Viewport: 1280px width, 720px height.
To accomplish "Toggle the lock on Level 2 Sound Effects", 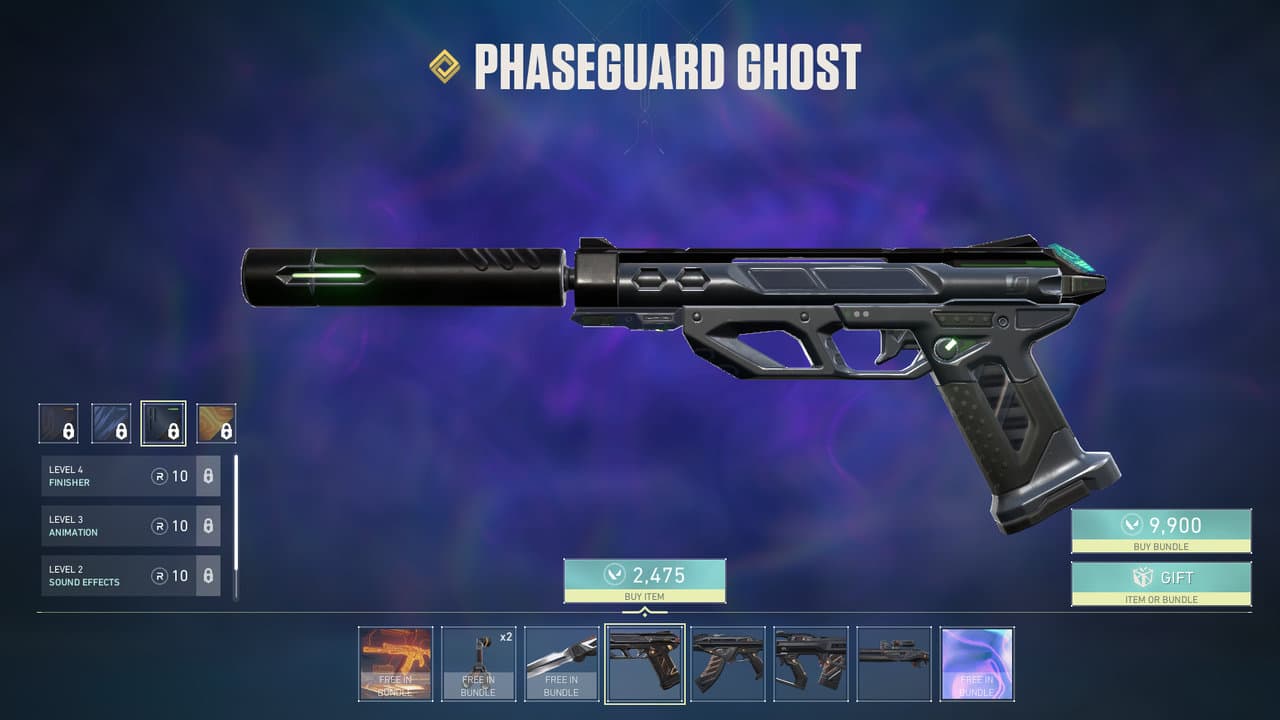I will pyautogui.click(x=210, y=576).
